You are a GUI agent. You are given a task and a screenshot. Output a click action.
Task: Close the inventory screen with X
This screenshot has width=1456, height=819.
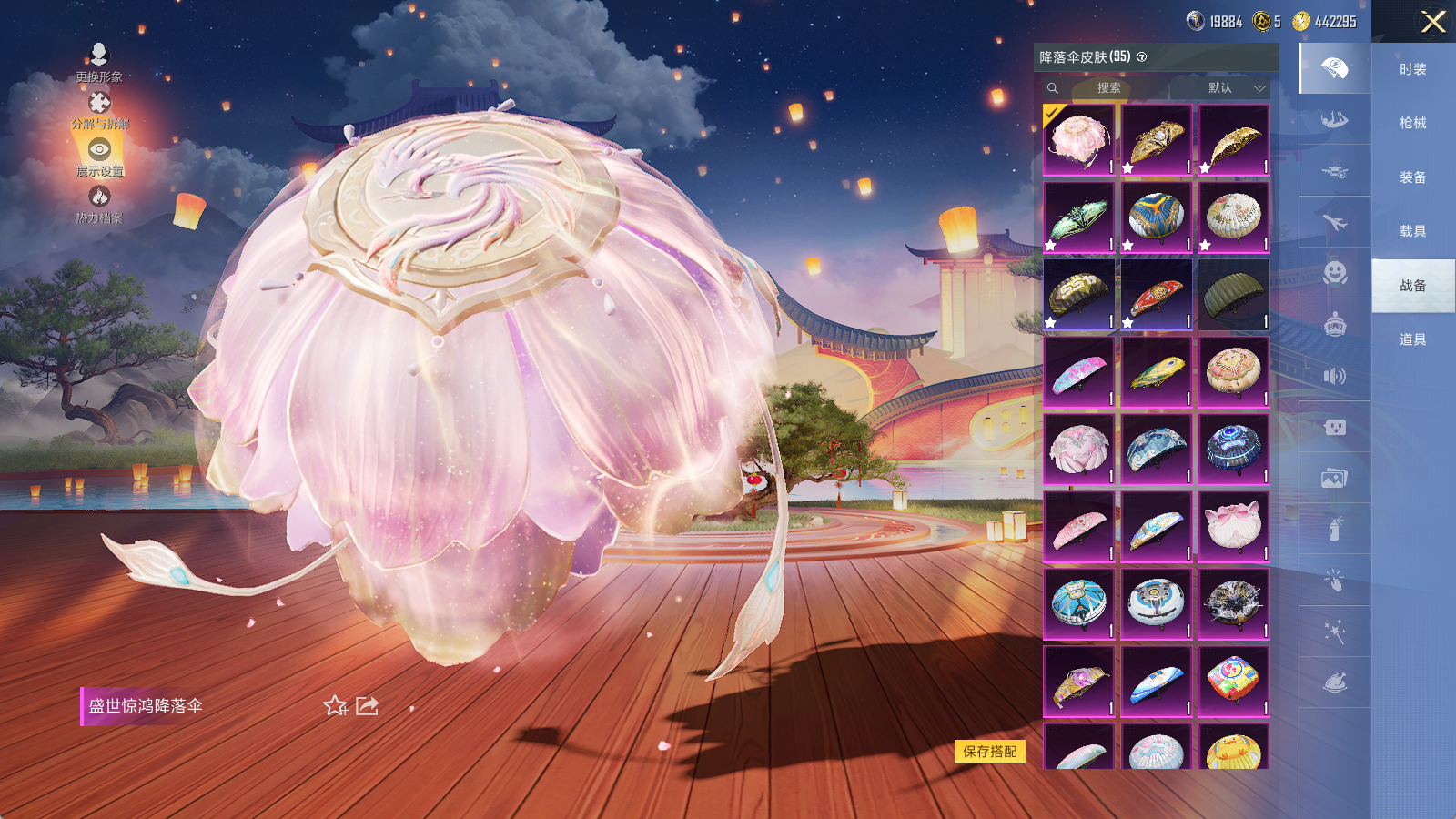click(1433, 22)
